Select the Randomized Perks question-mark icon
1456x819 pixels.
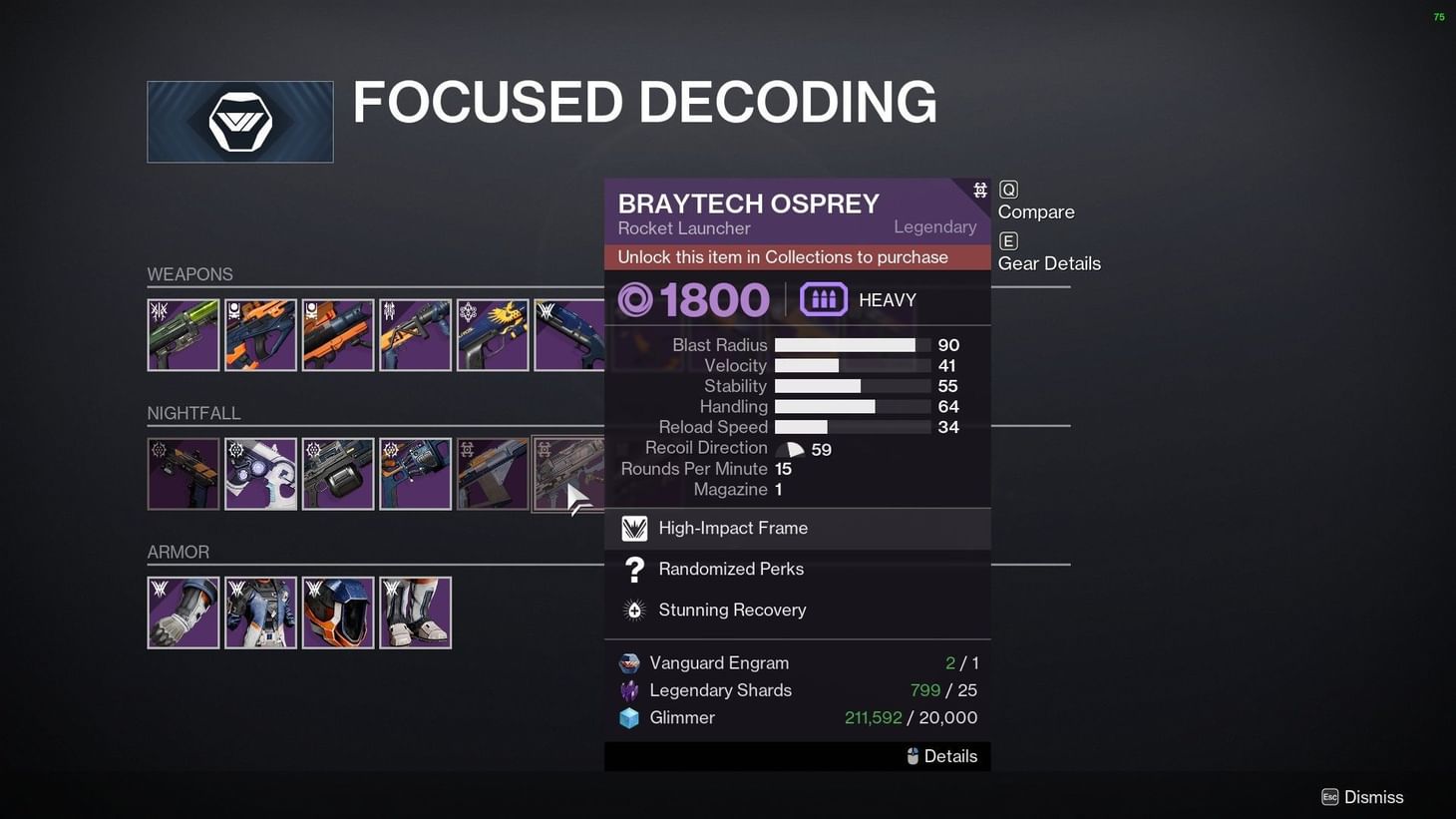[634, 569]
